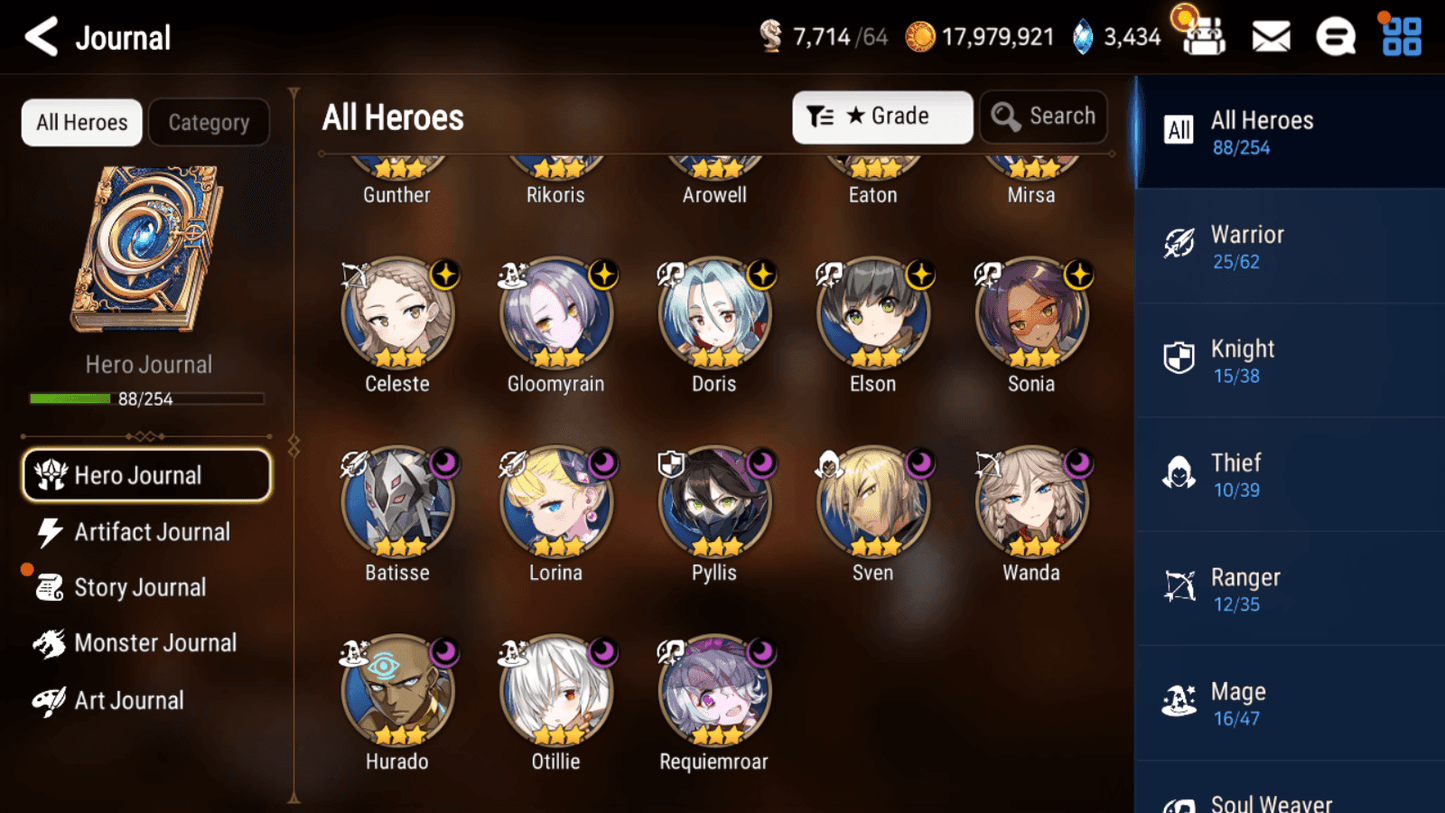The image size is (1445, 813).
Task: Choose the hero Pyllis
Action: [x=714, y=503]
